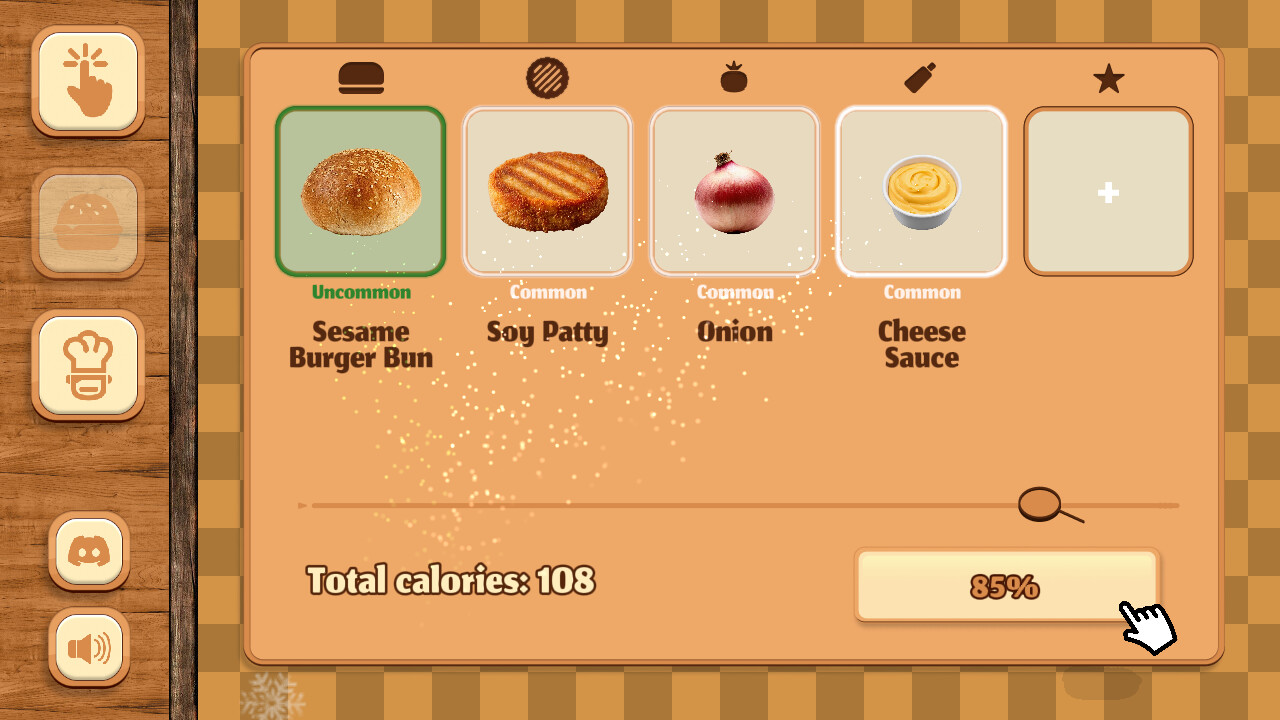Click the Uncommon rarity label
The image size is (1280, 720).
361,292
